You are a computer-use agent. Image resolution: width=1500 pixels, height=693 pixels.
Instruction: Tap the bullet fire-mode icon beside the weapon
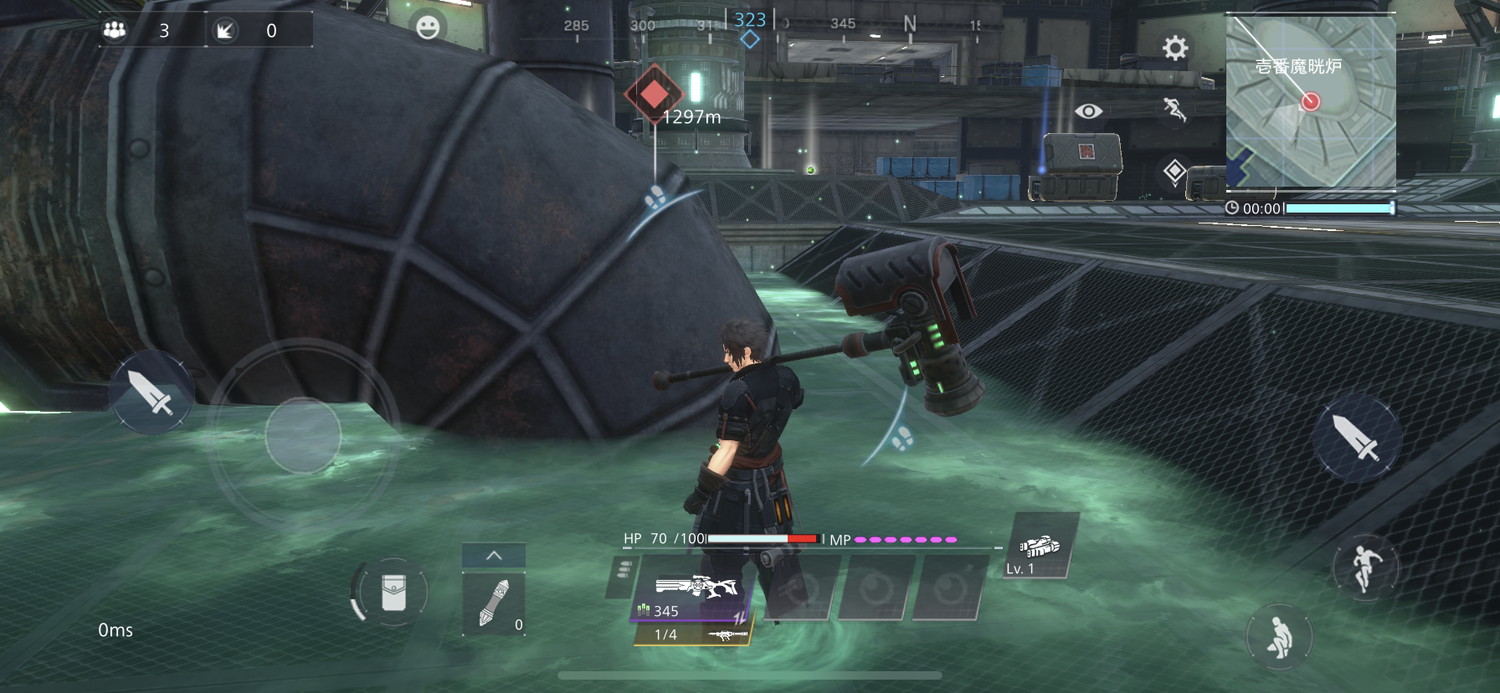(x=623, y=573)
